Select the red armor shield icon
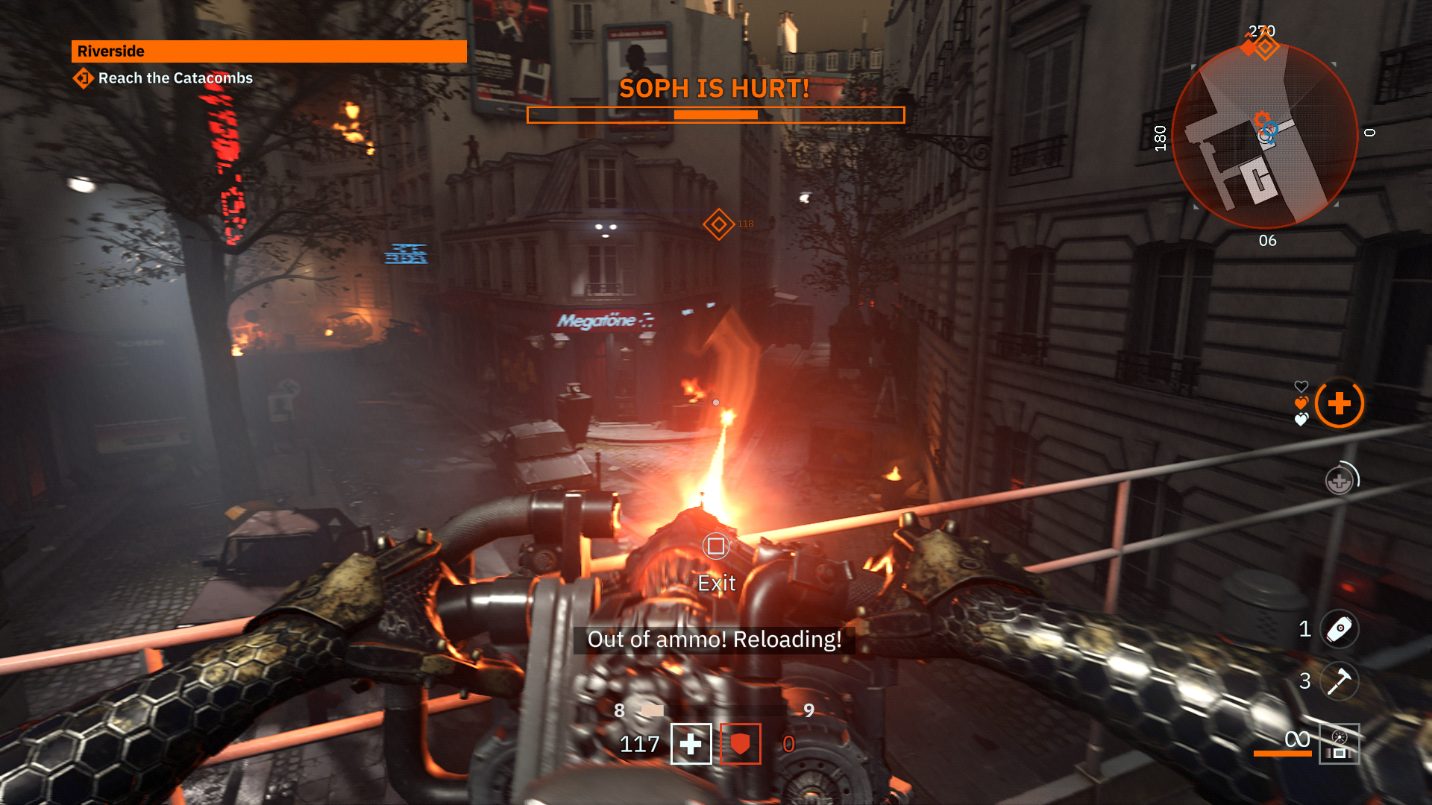1432x805 pixels. click(x=740, y=744)
